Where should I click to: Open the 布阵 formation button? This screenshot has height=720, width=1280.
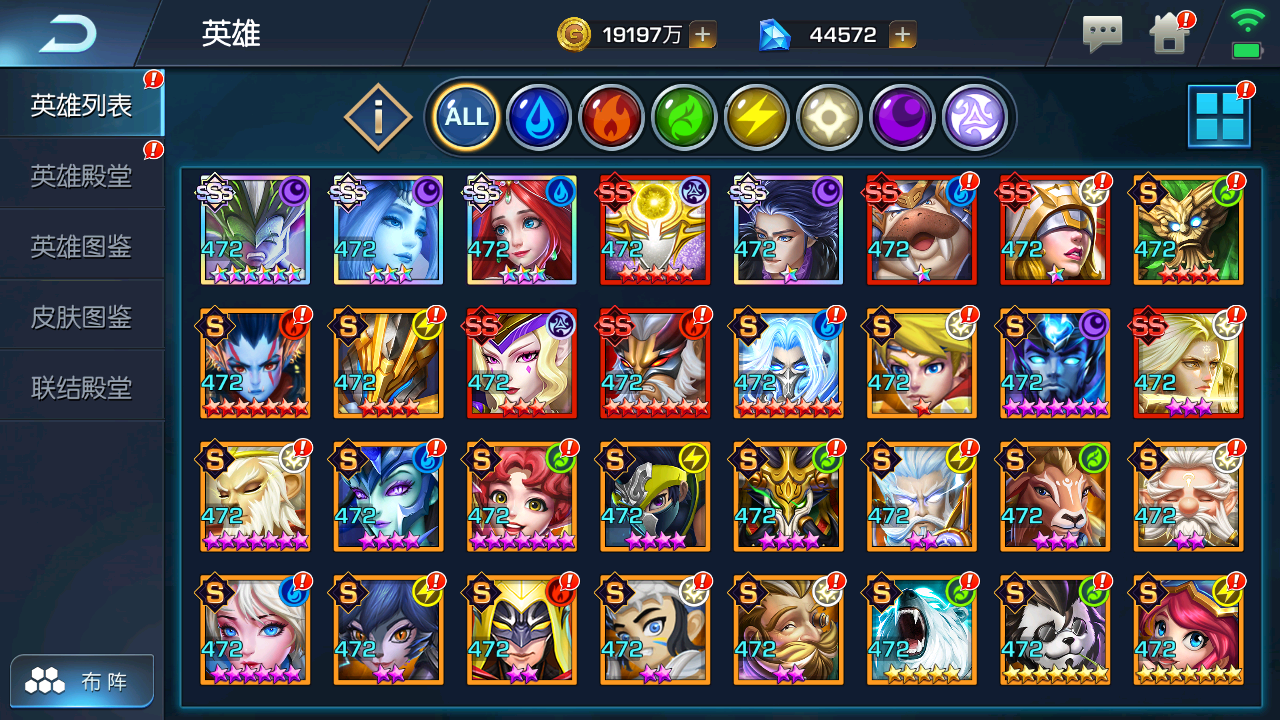click(x=83, y=682)
